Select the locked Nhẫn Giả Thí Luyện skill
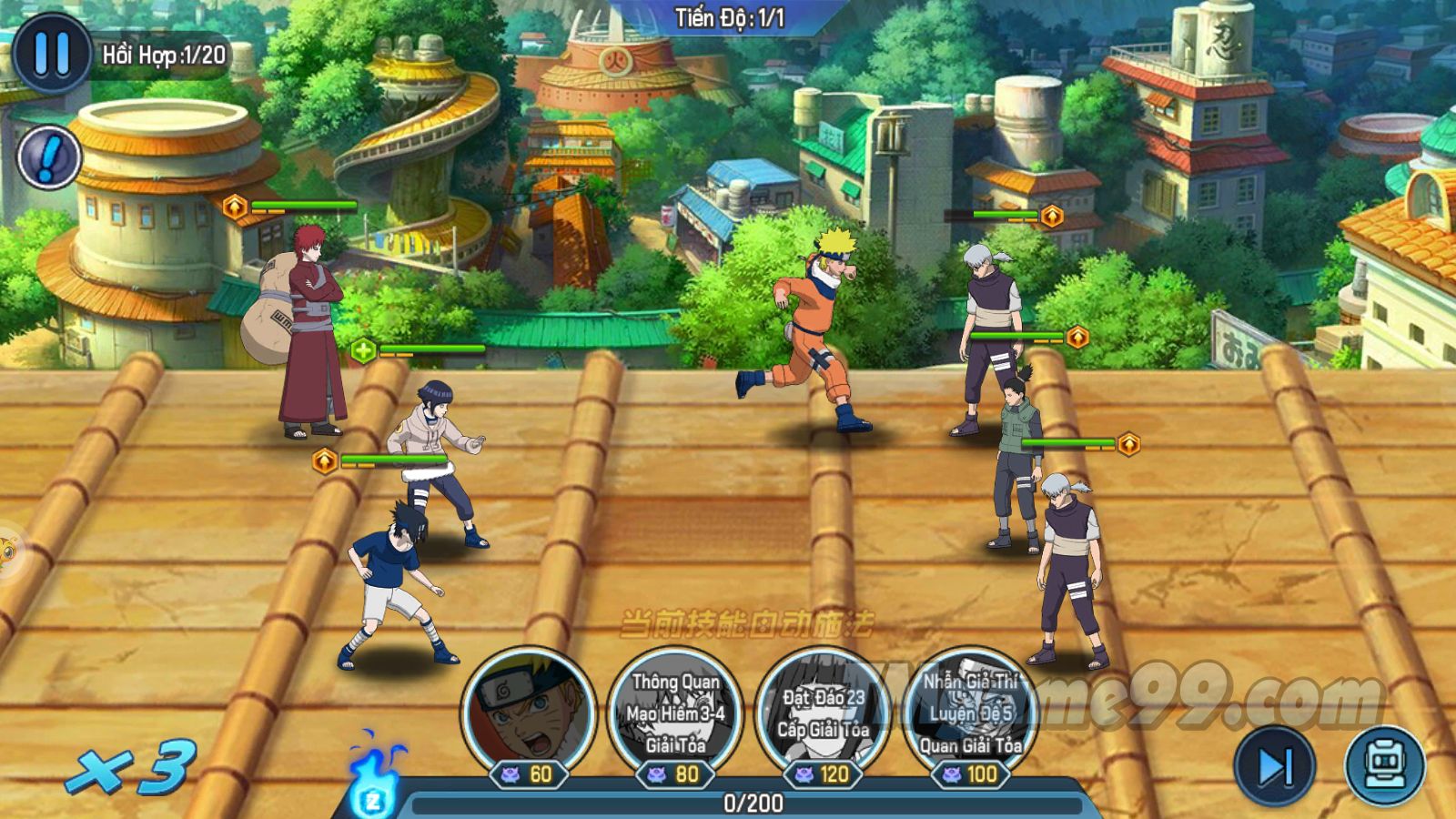 (x=970, y=710)
